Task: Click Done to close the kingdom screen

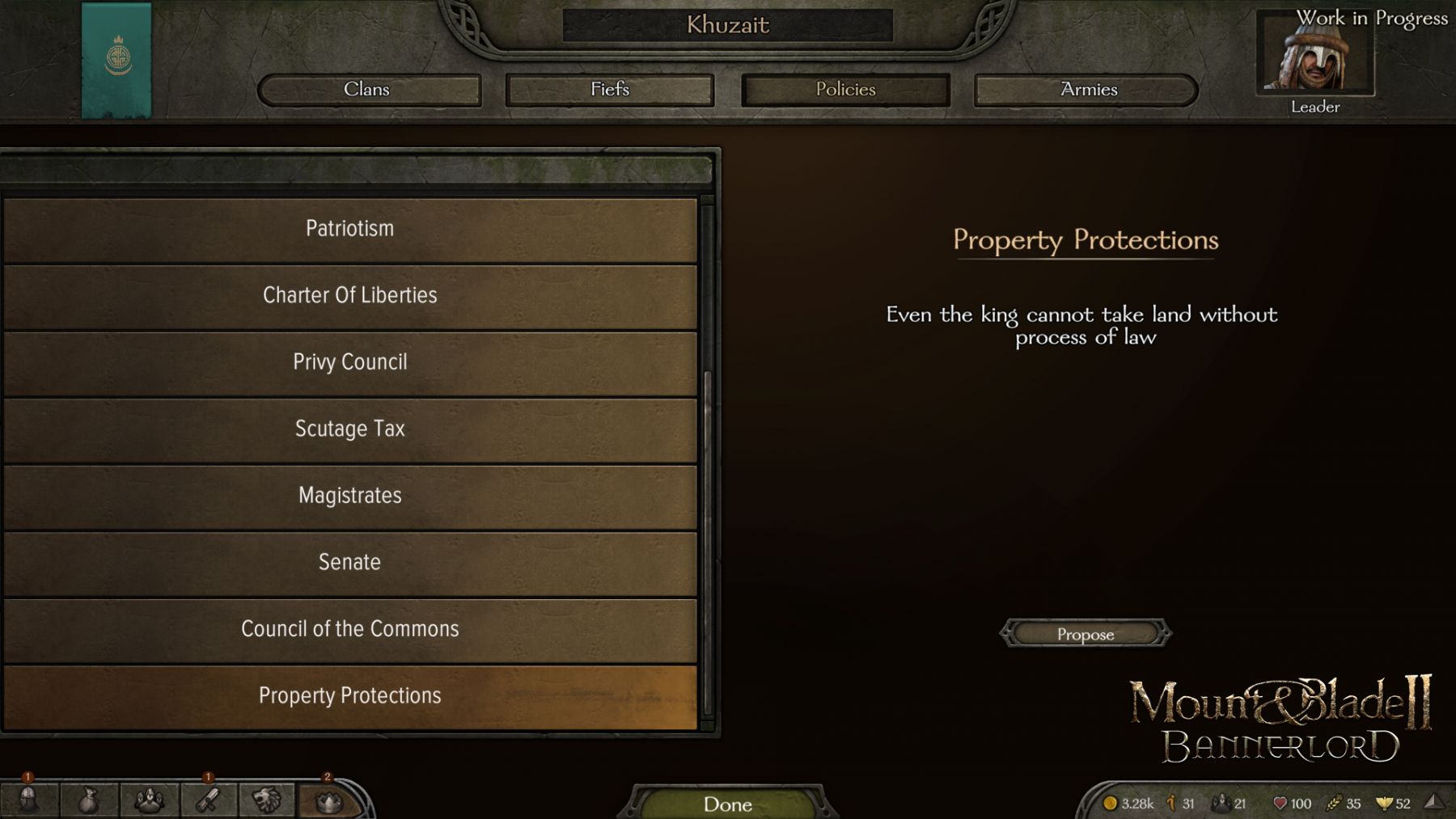Action: point(727,804)
